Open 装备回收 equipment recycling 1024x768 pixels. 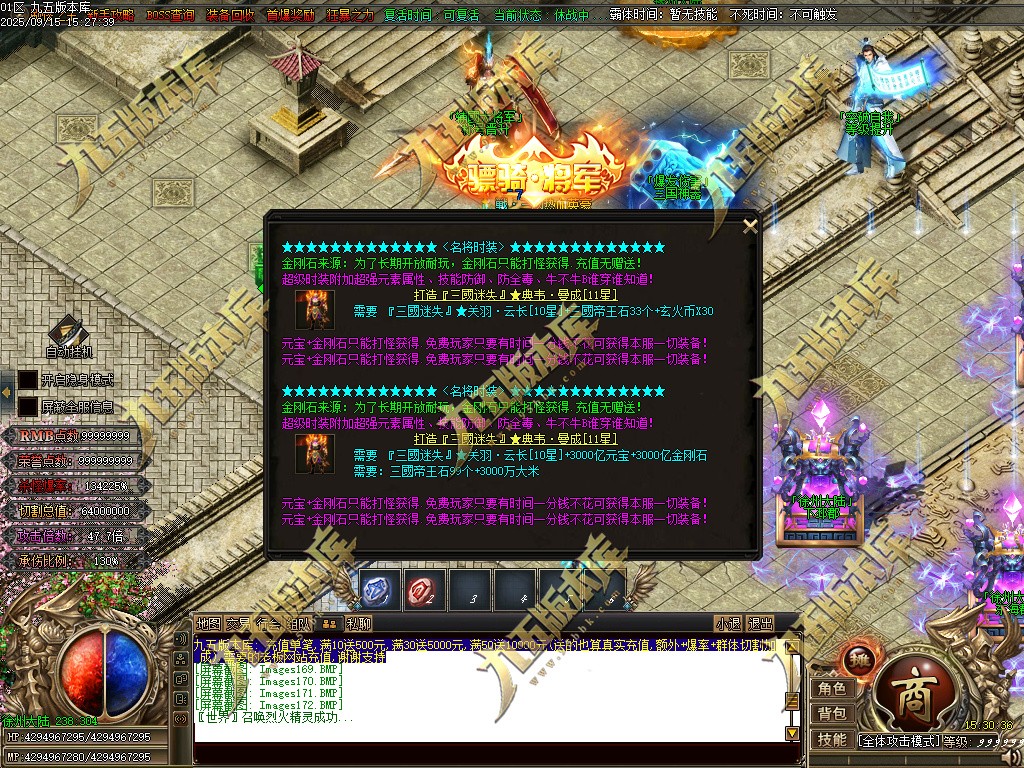click(230, 16)
